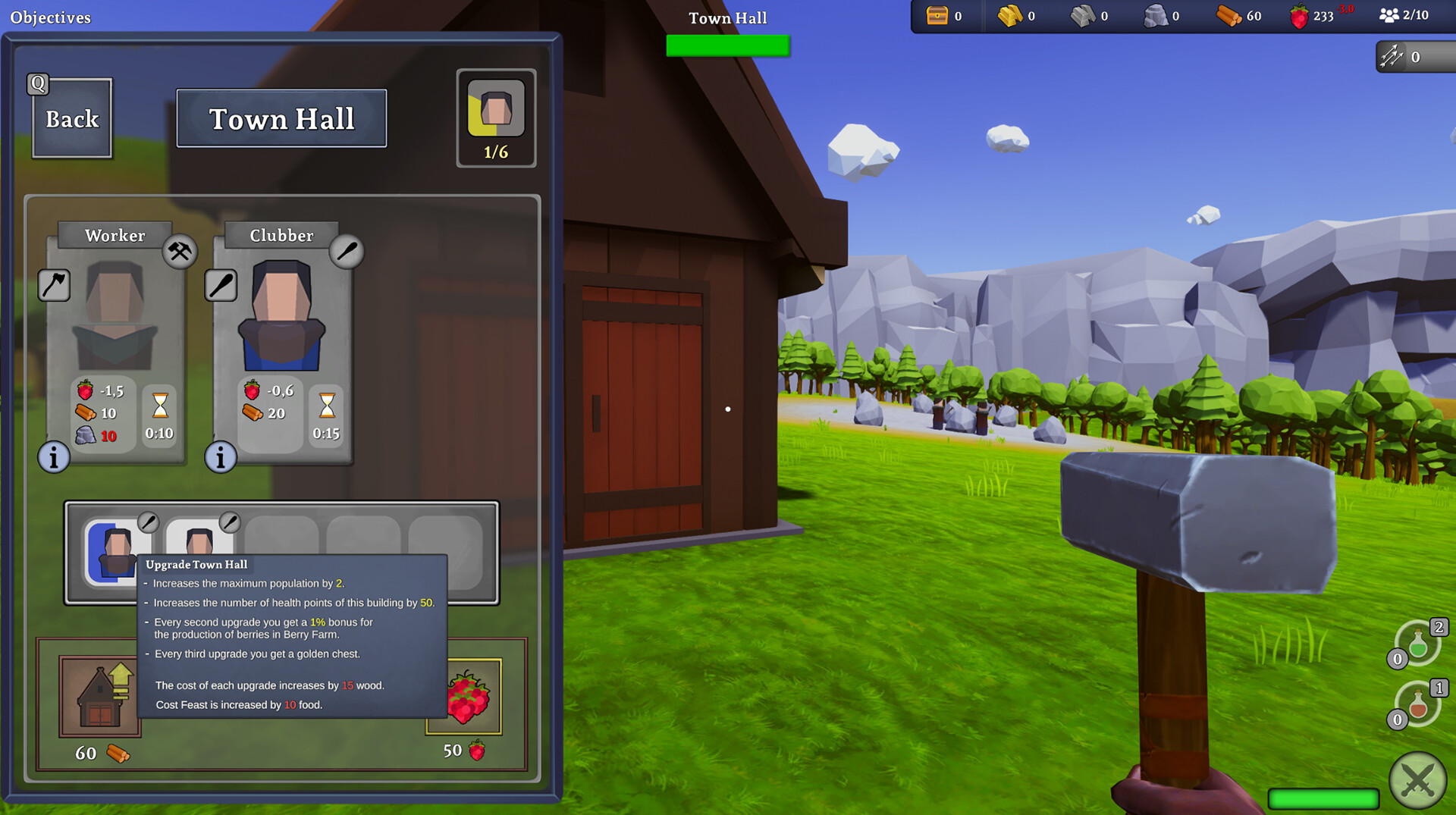Toggle the Clubber info with the i icon

coord(221,457)
